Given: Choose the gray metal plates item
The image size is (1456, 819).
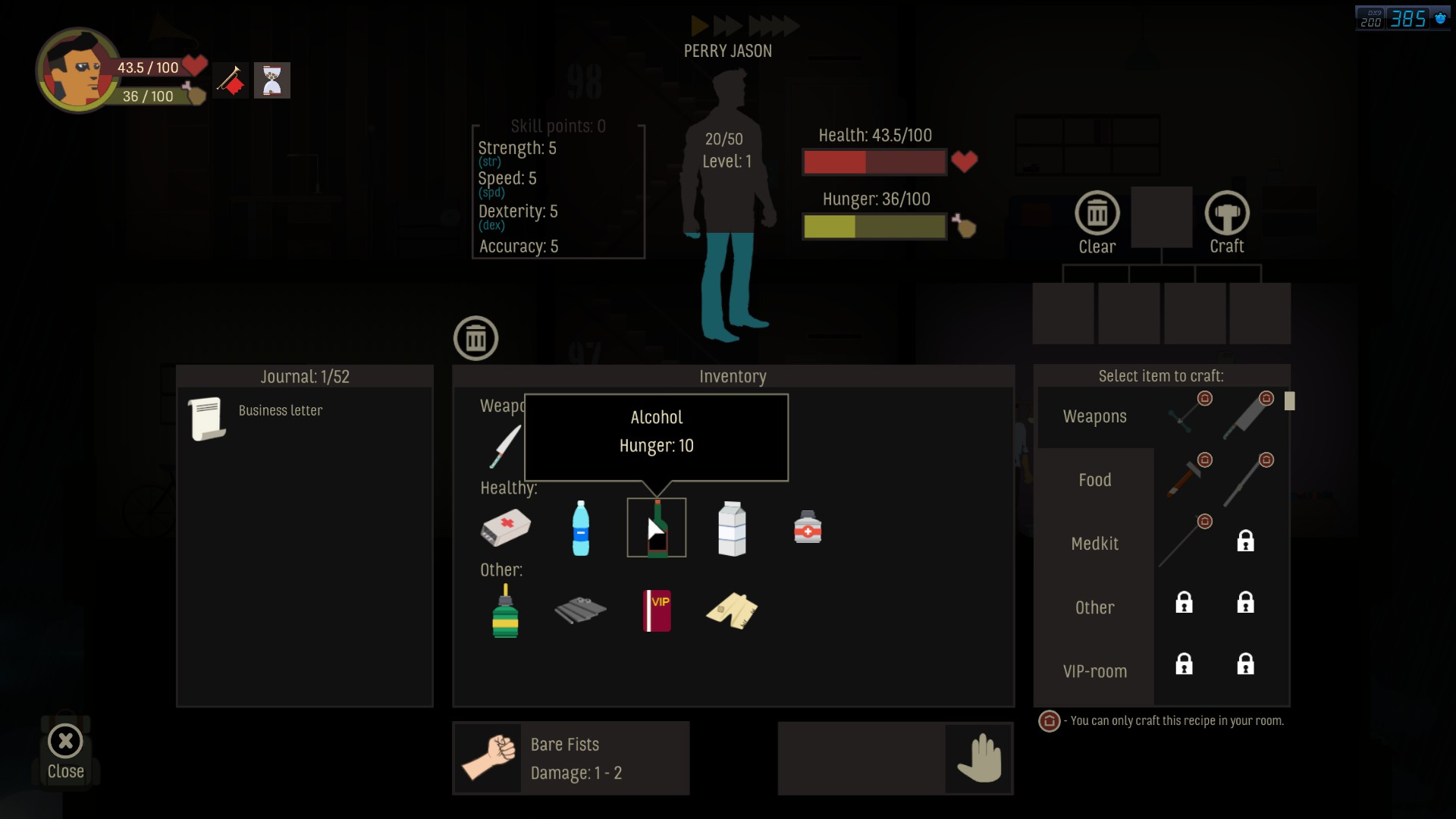Looking at the screenshot, I should (580, 610).
